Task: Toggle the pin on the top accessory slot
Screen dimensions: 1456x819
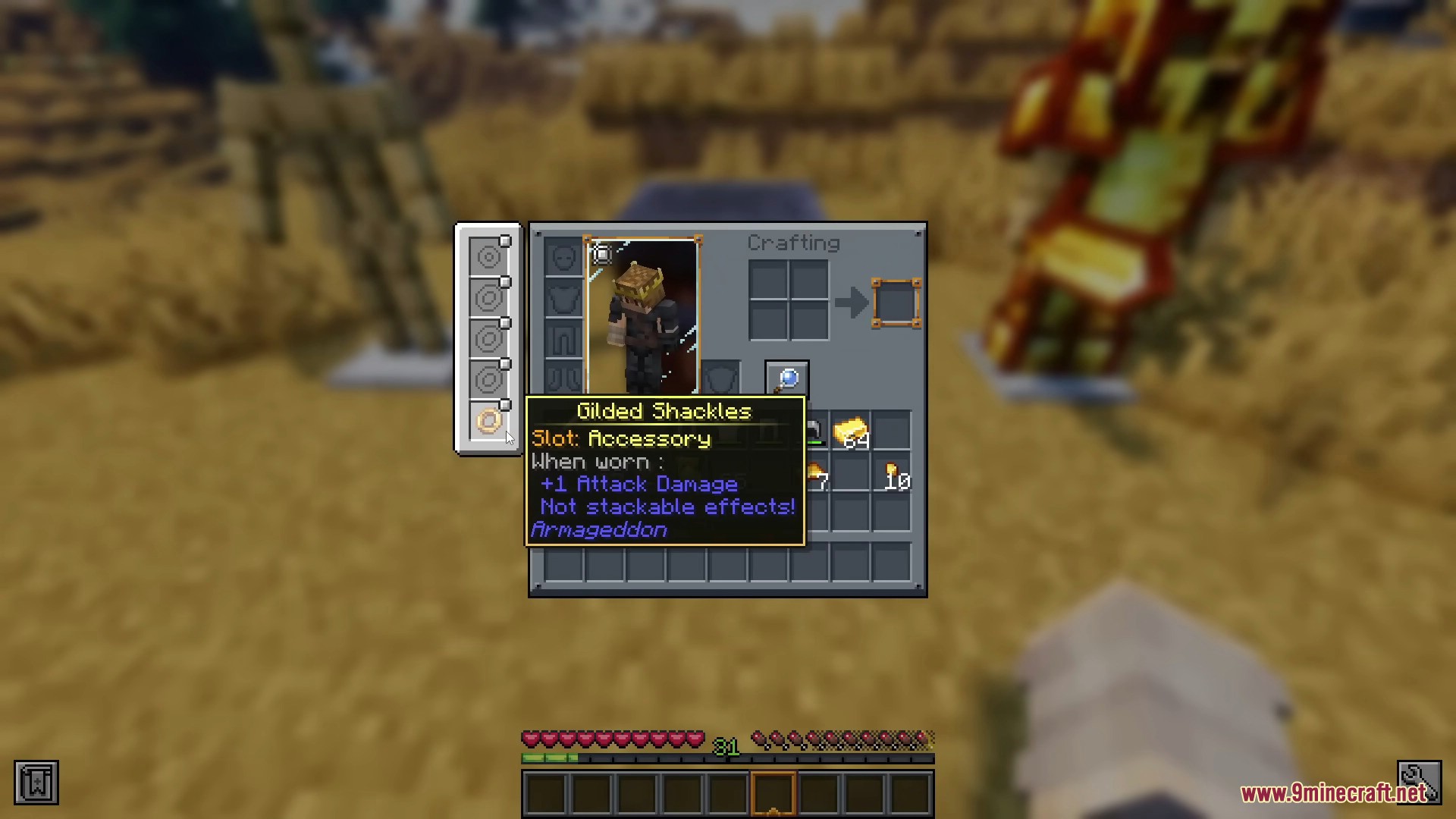Action: 505,241
